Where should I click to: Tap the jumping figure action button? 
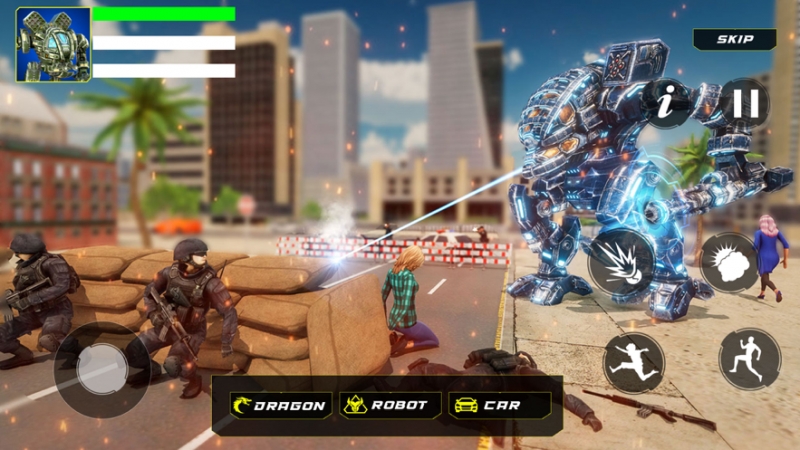[x=634, y=362]
